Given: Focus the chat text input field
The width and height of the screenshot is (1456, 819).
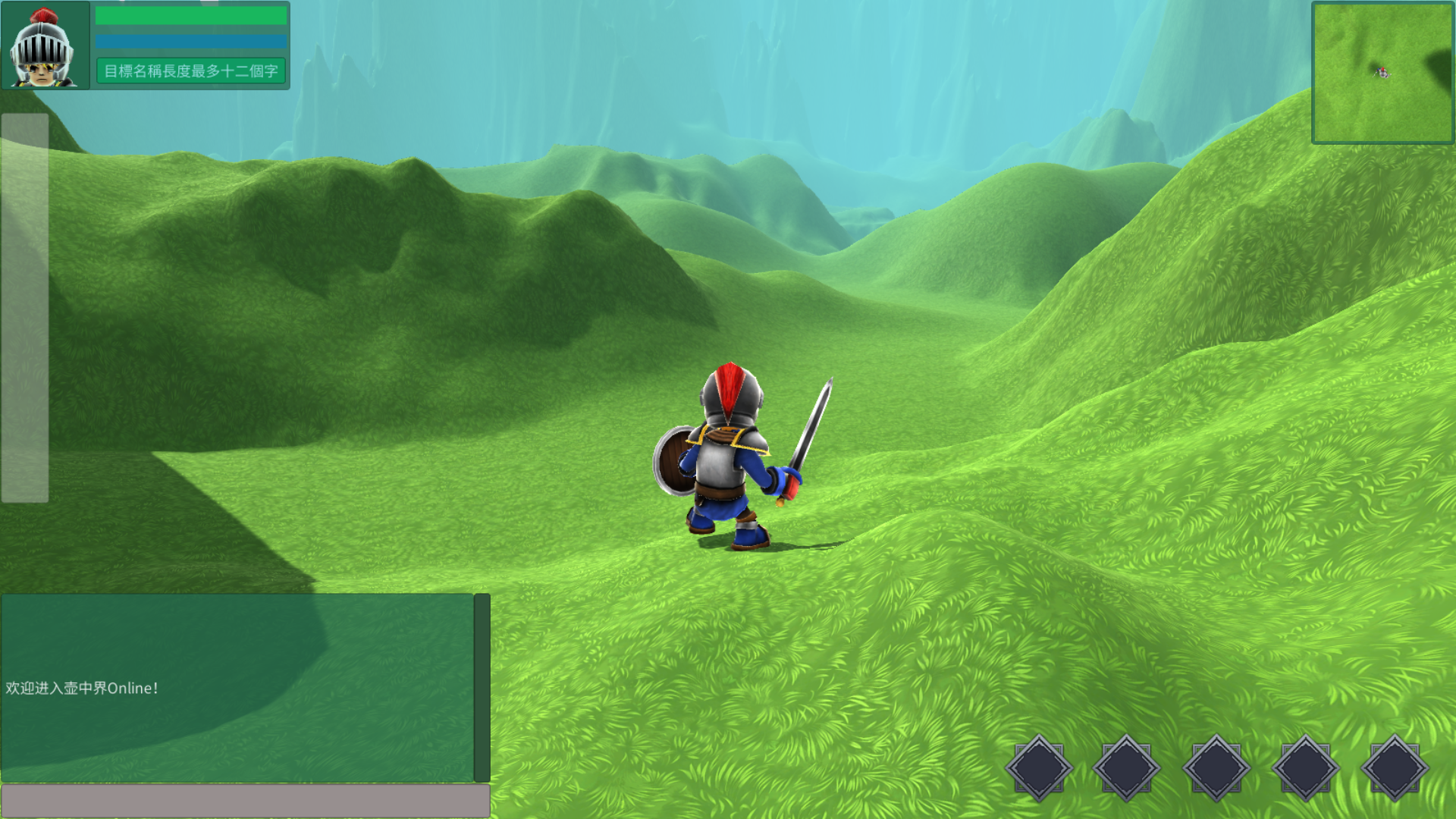Looking at the screenshot, I should coord(245,800).
